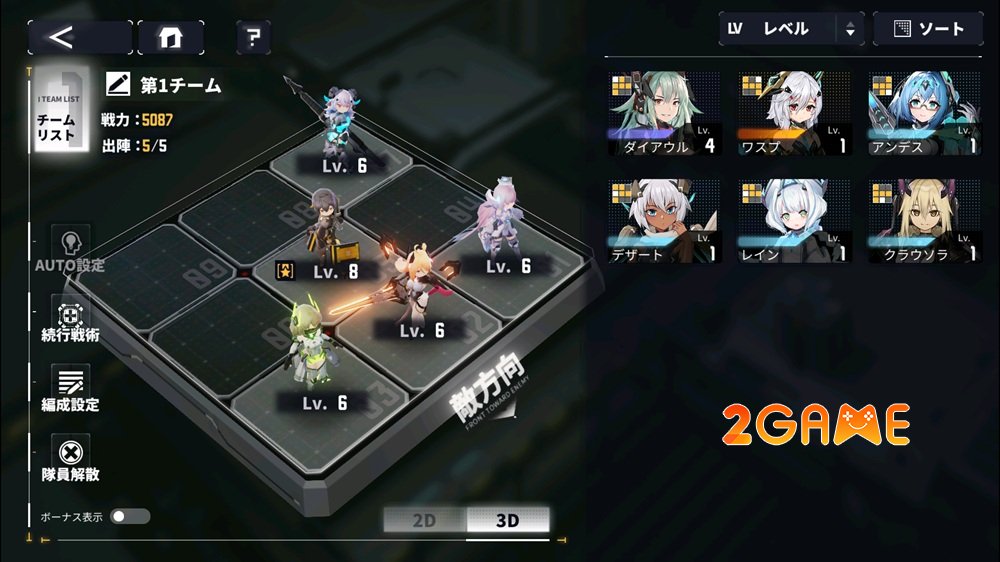Select the ダイアウル character card

664,113
